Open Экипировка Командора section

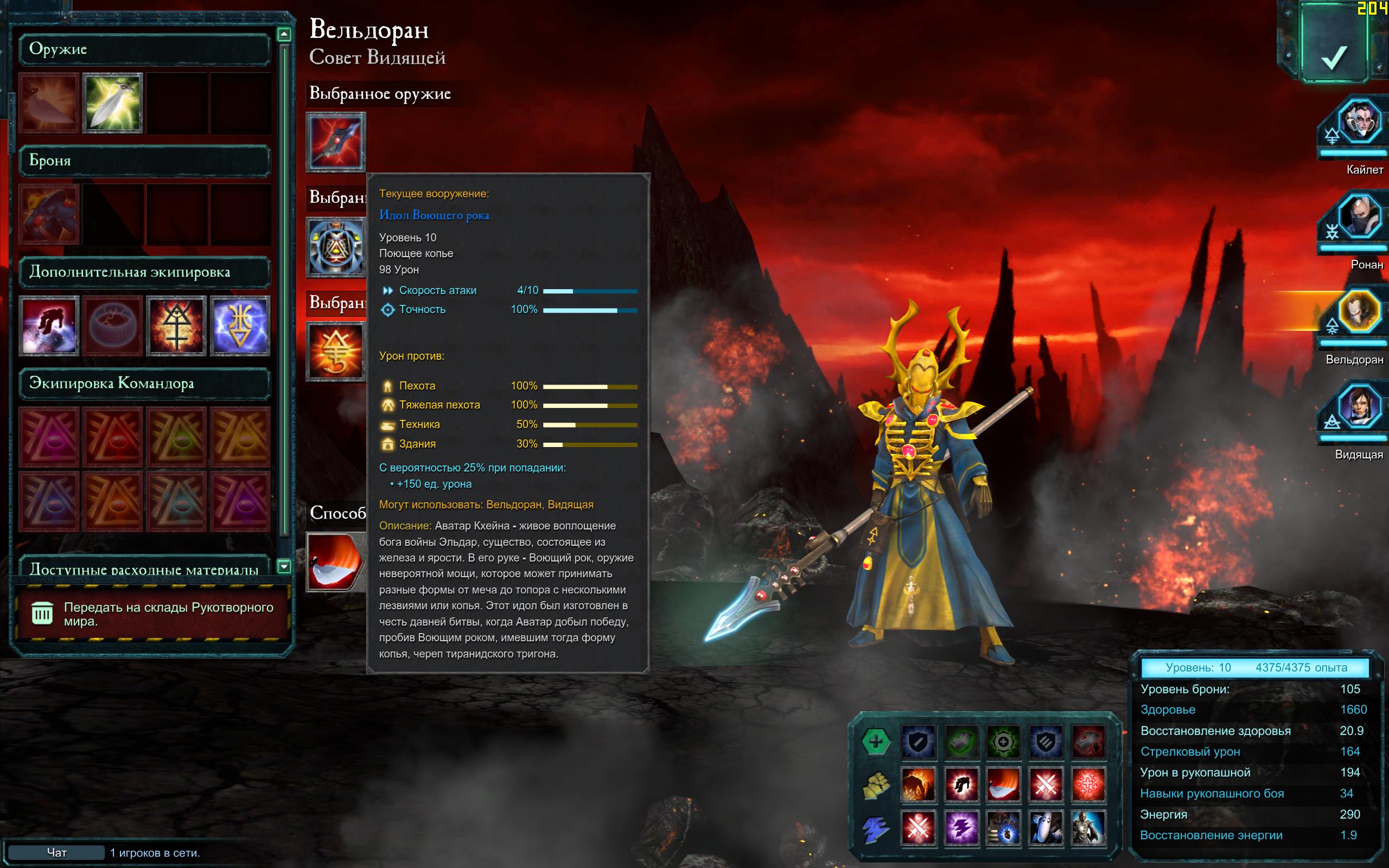(x=145, y=384)
